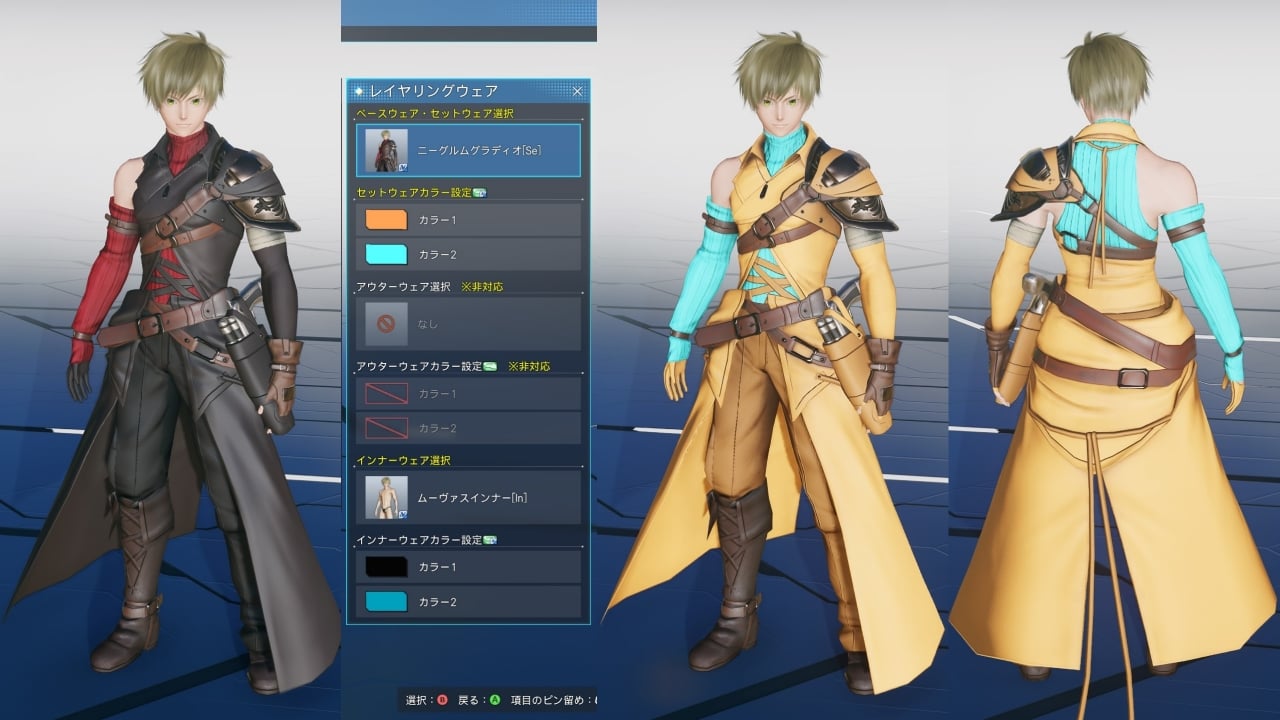Change the black innerwear Color 1

pos(387,567)
